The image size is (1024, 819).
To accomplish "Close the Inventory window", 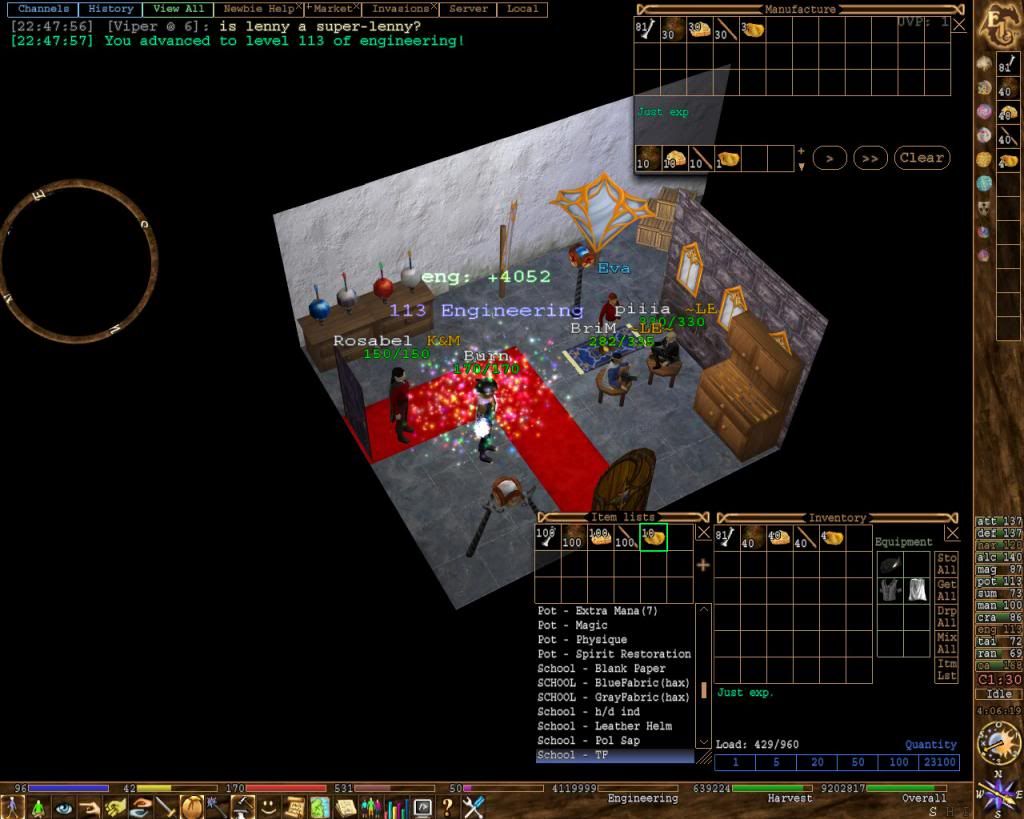I will click(x=951, y=533).
